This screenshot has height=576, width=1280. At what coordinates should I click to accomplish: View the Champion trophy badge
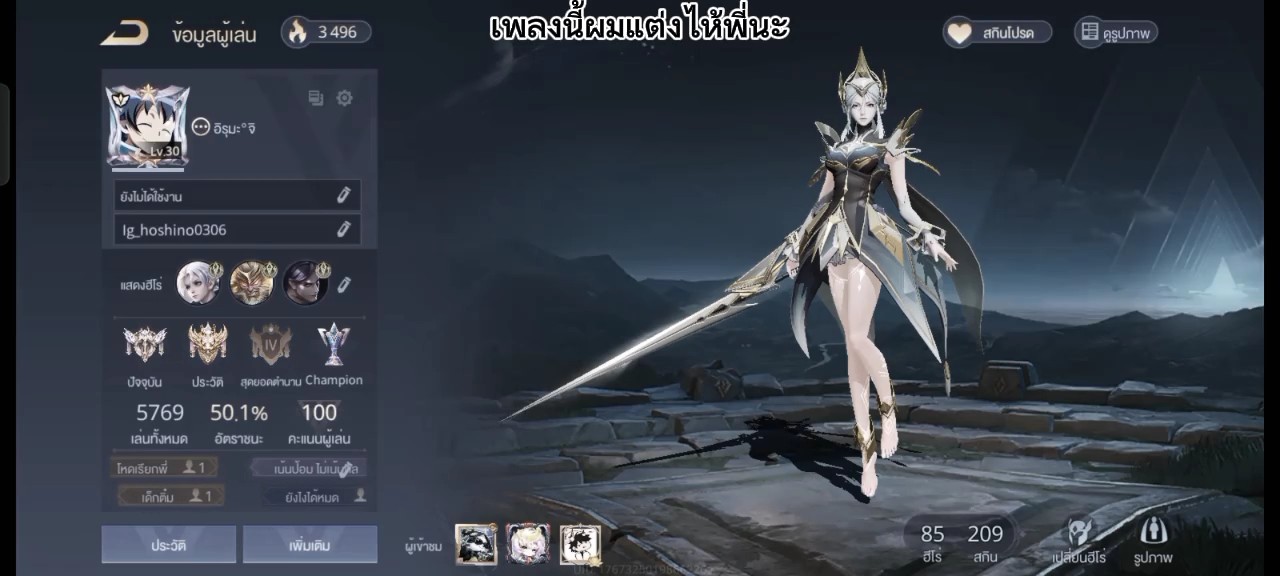click(x=333, y=346)
